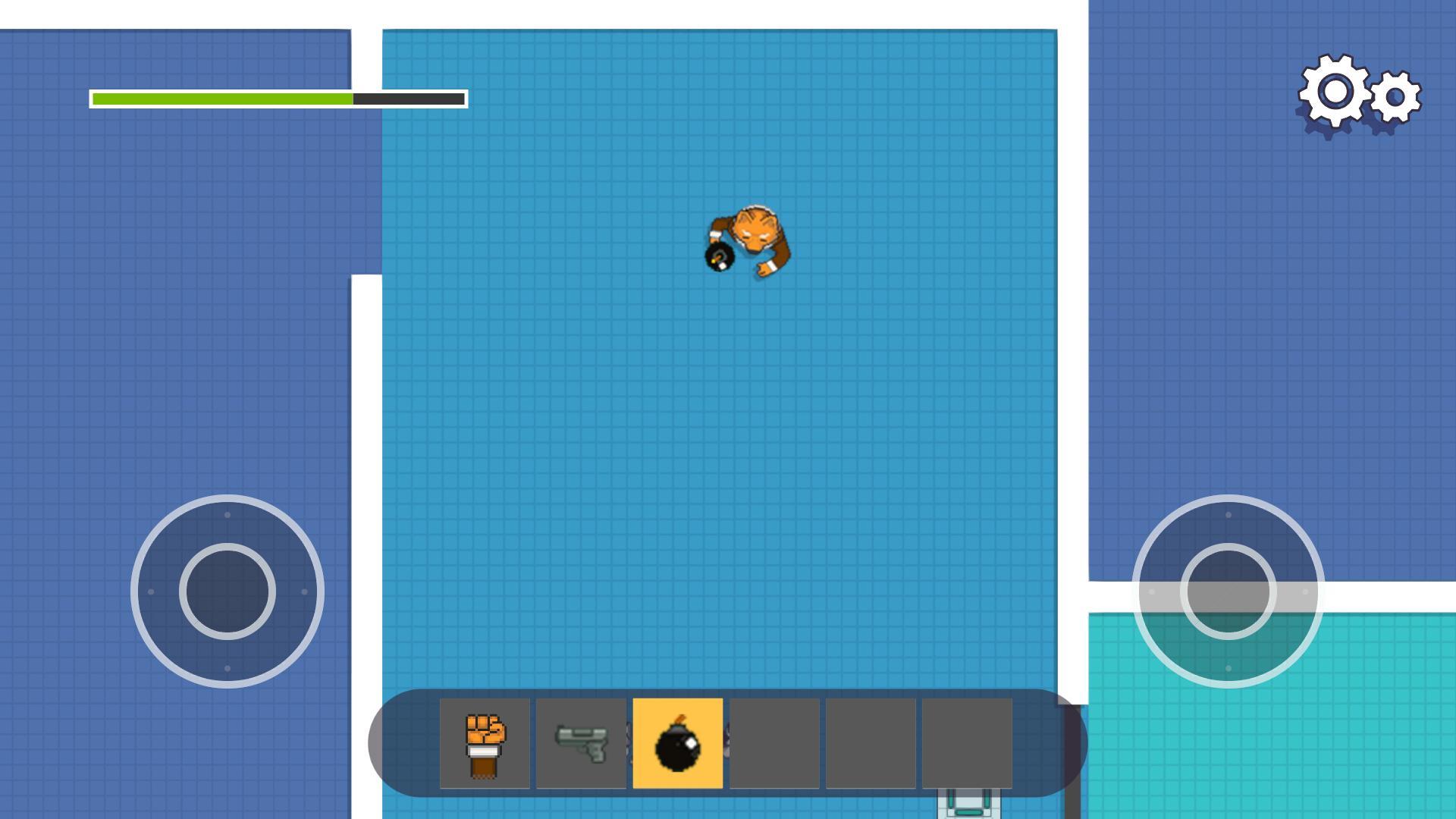
Task: Open the inventory tray at screen bottom
Action: (726, 743)
